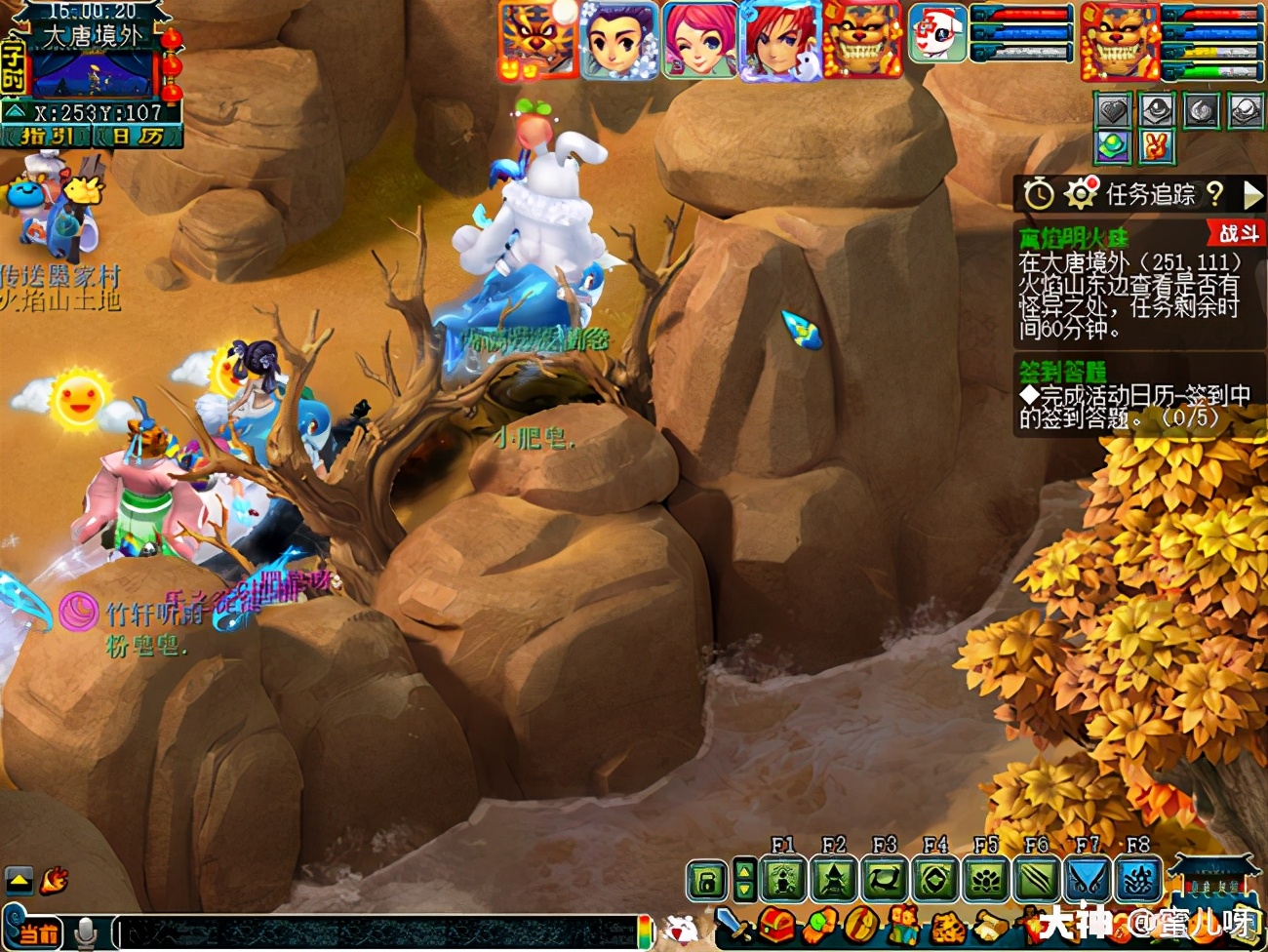This screenshot has width=1268, height=952.
Task: Activate the F1 skill slot
Action: click(x=783, y=881)
